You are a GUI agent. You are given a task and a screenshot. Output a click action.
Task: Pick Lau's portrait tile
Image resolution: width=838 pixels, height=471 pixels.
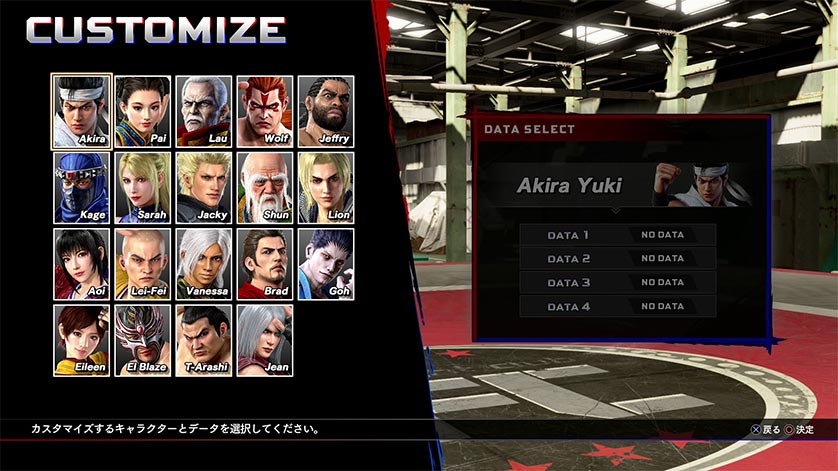[x=204, y=111]
